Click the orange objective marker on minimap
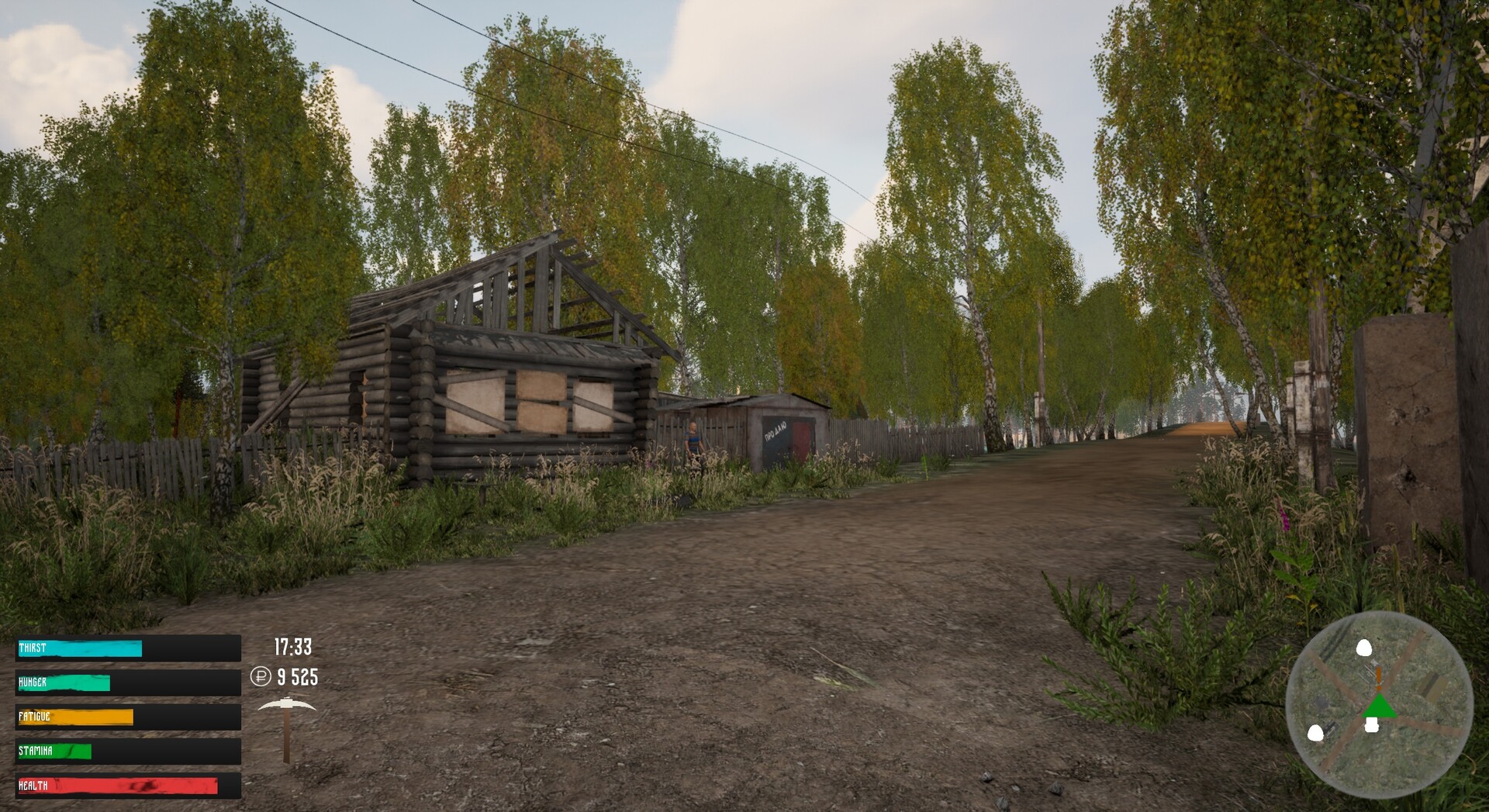 coord(1379,677)
